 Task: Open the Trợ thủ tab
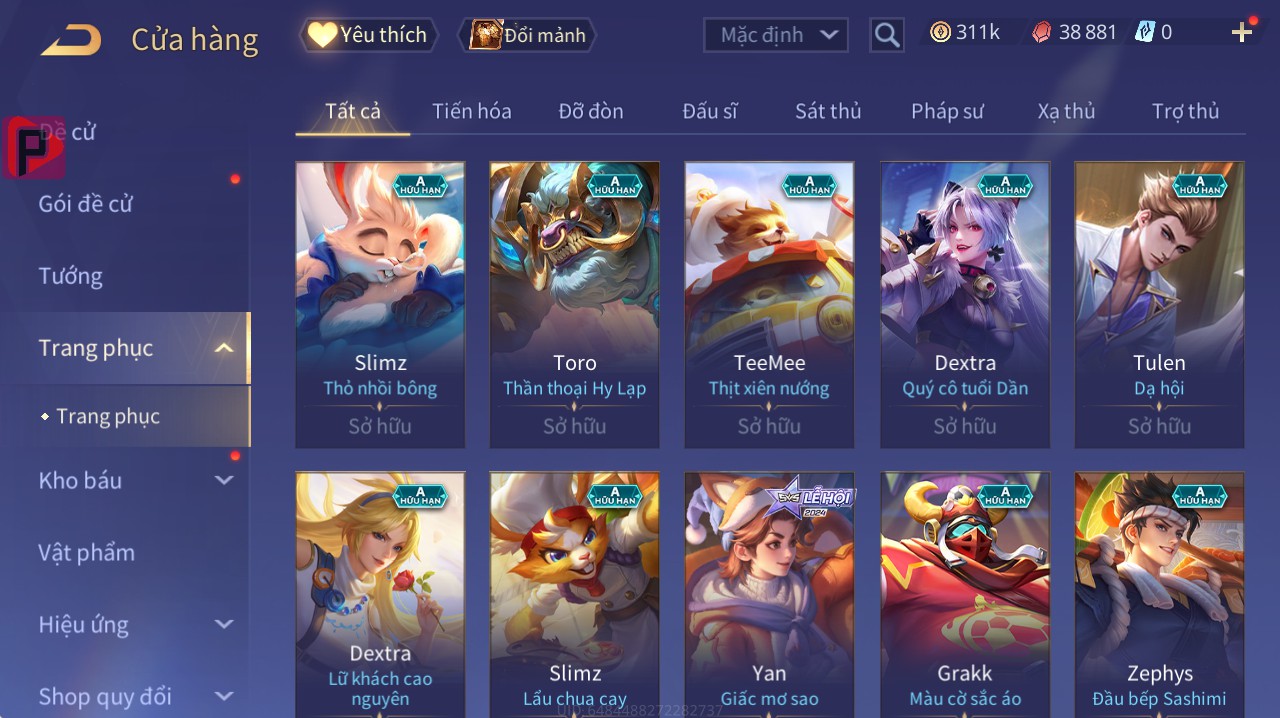pos(1185,111)
